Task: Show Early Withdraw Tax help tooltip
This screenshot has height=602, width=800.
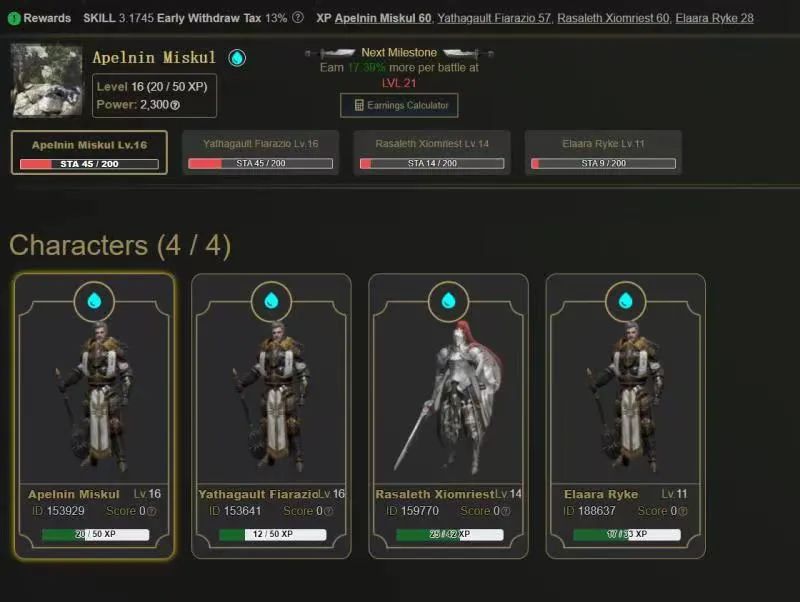Action: 298,18
